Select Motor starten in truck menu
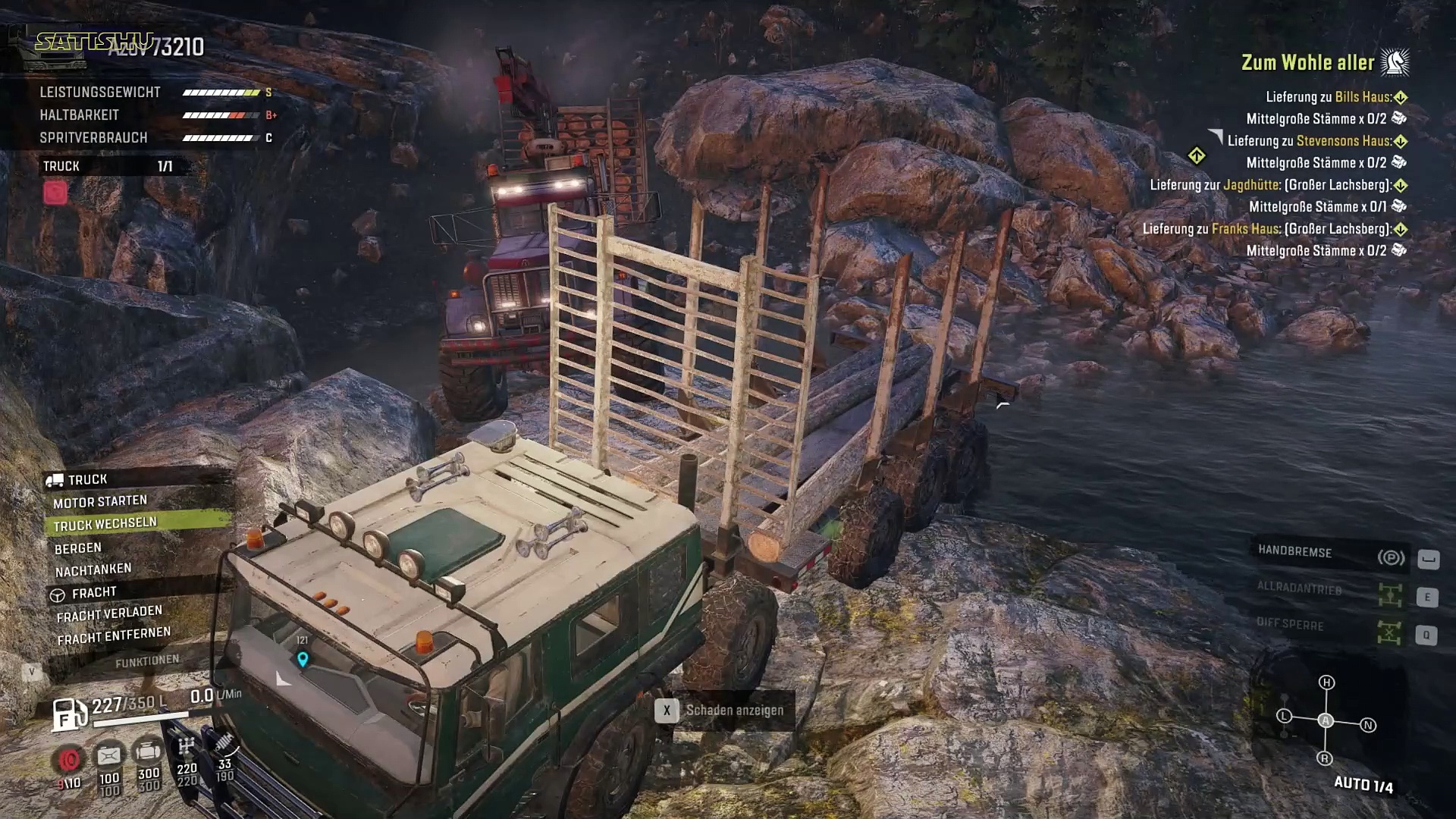The image size is (1456, 819). [100, 501]
